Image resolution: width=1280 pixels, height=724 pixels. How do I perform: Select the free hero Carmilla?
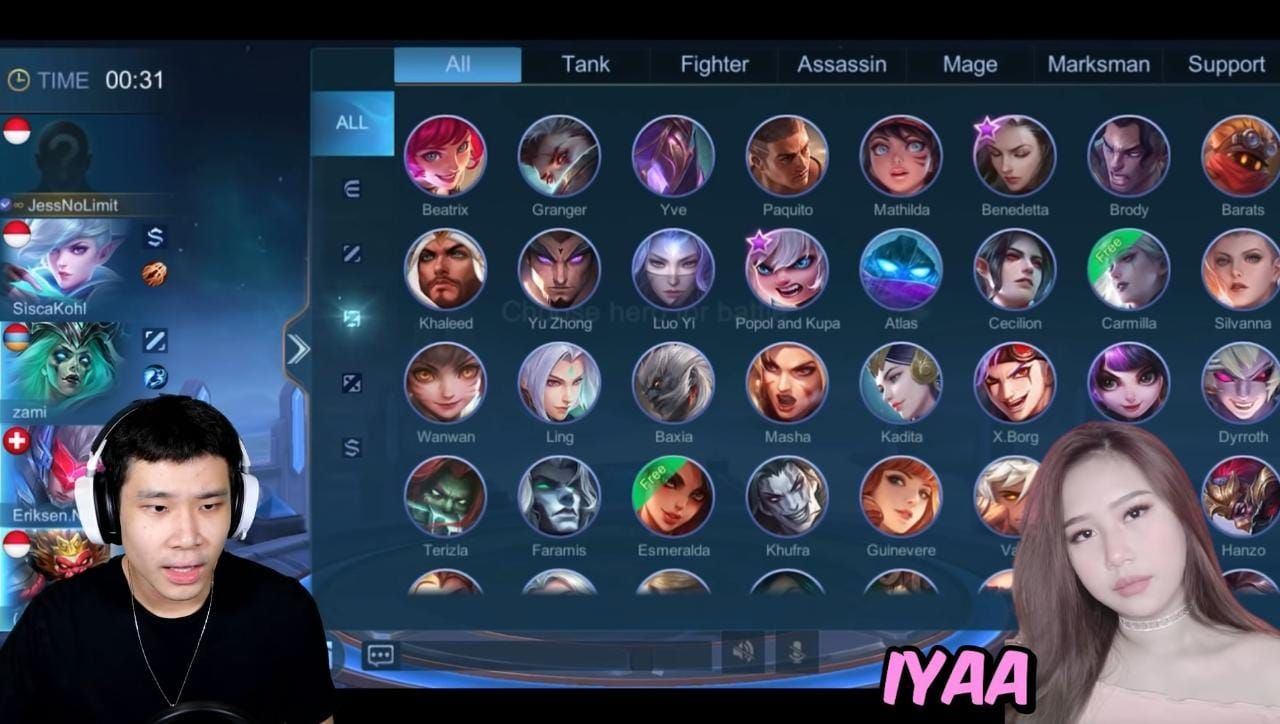pyautogui.click(x=1129, y=269)
